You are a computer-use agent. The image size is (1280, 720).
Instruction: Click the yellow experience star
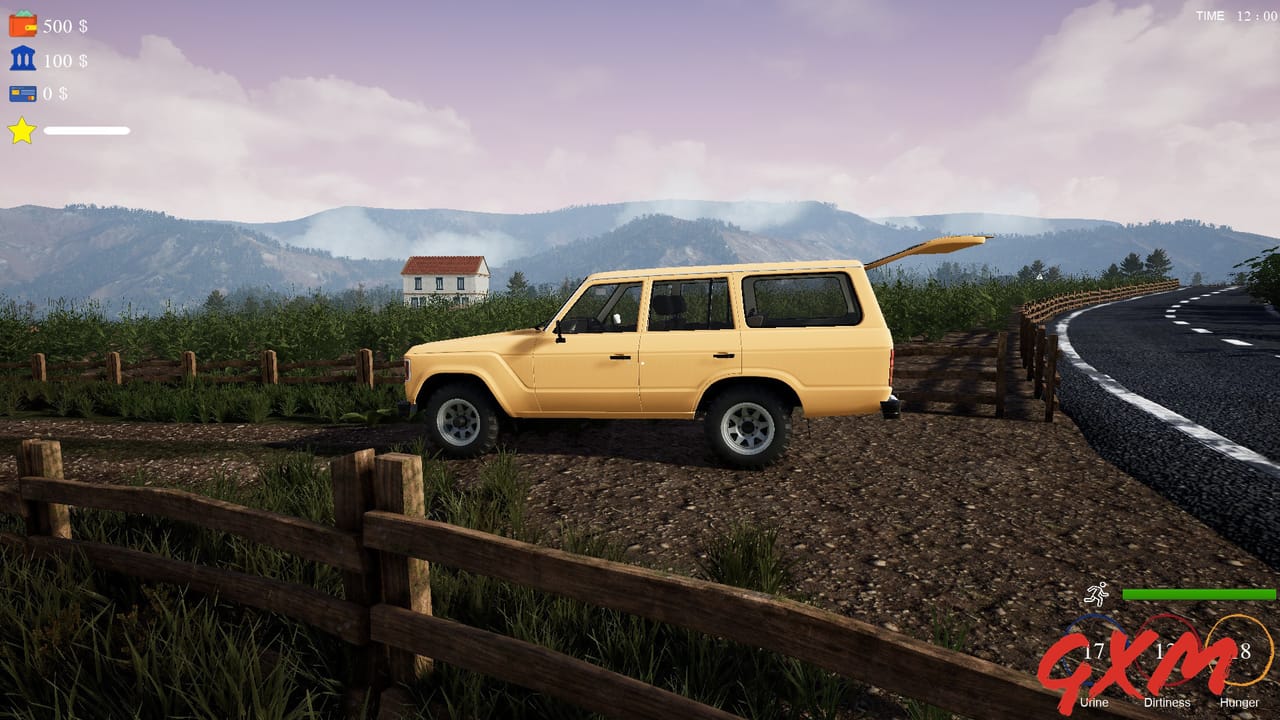click(x=22, y=130)
